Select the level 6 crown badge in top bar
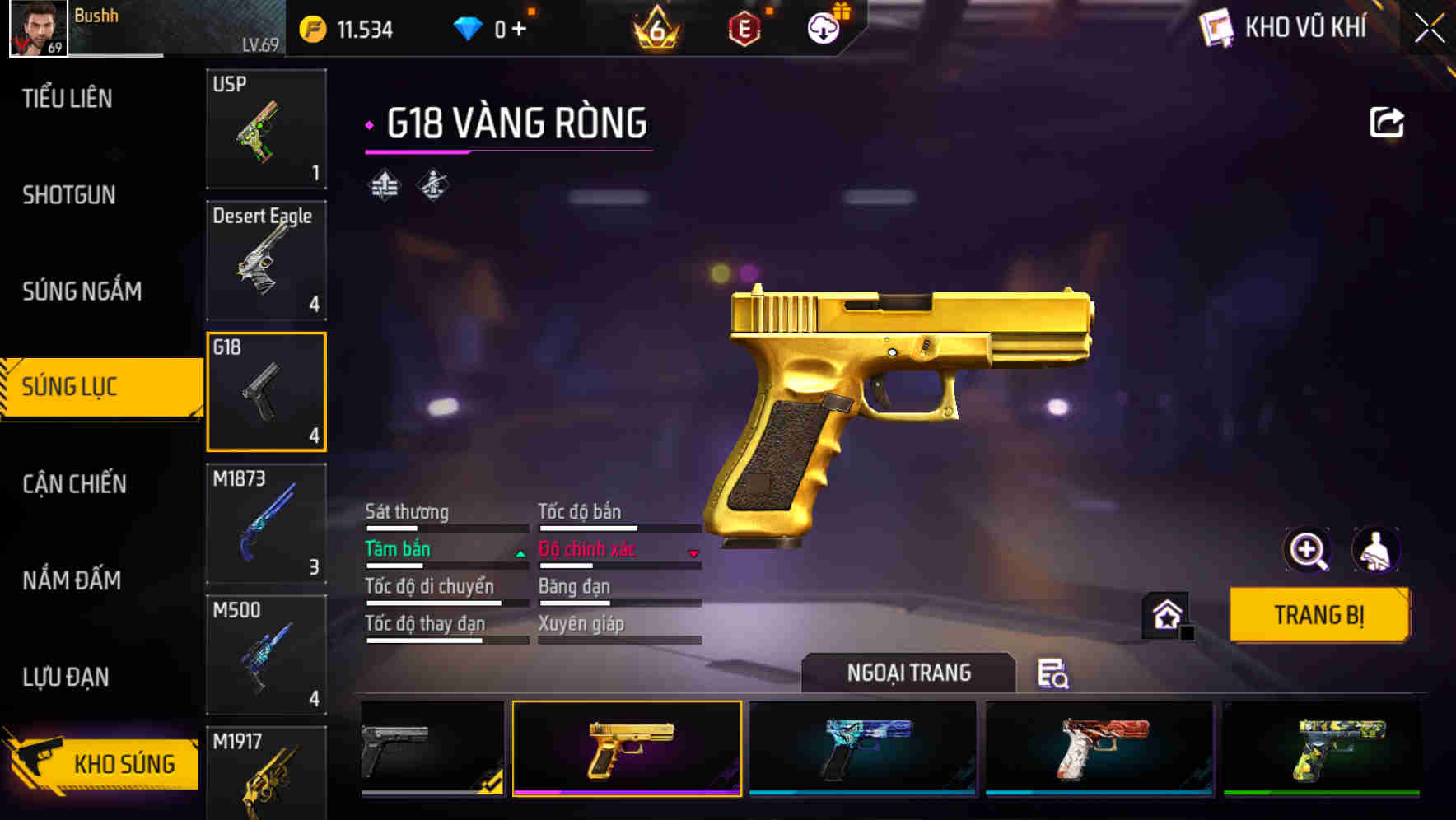The height and width of the screenshot is (820, 1456). click(659, 27)
